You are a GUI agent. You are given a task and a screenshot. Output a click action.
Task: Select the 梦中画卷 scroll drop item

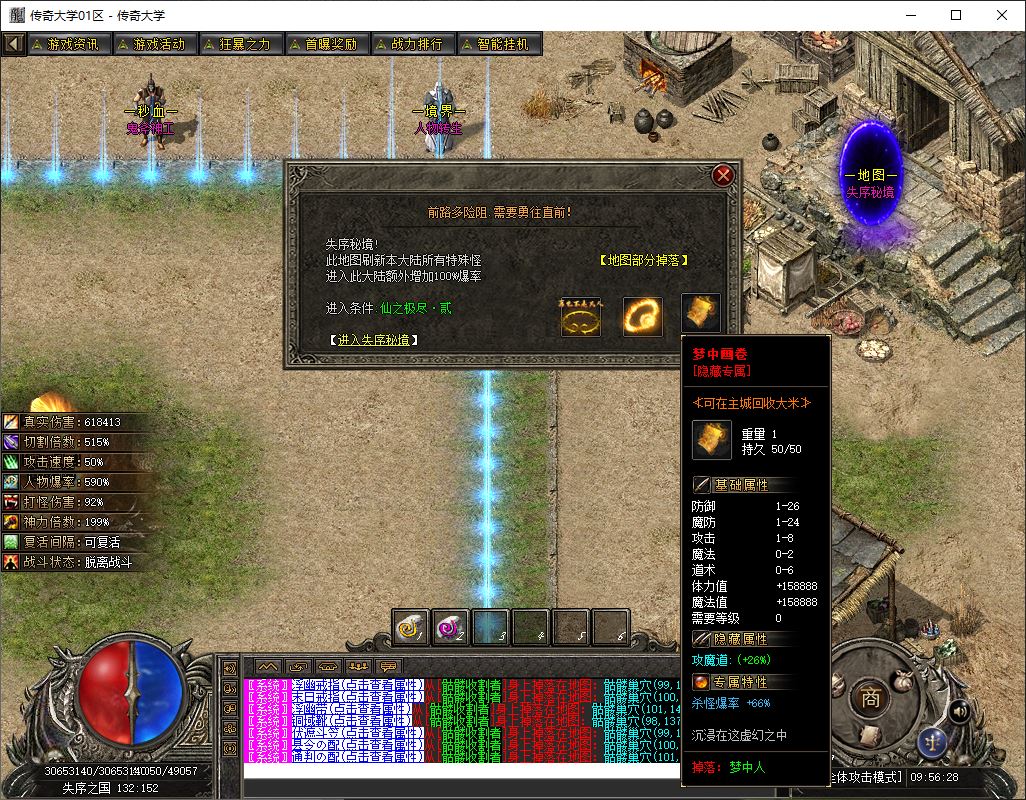tap(701, 314)
